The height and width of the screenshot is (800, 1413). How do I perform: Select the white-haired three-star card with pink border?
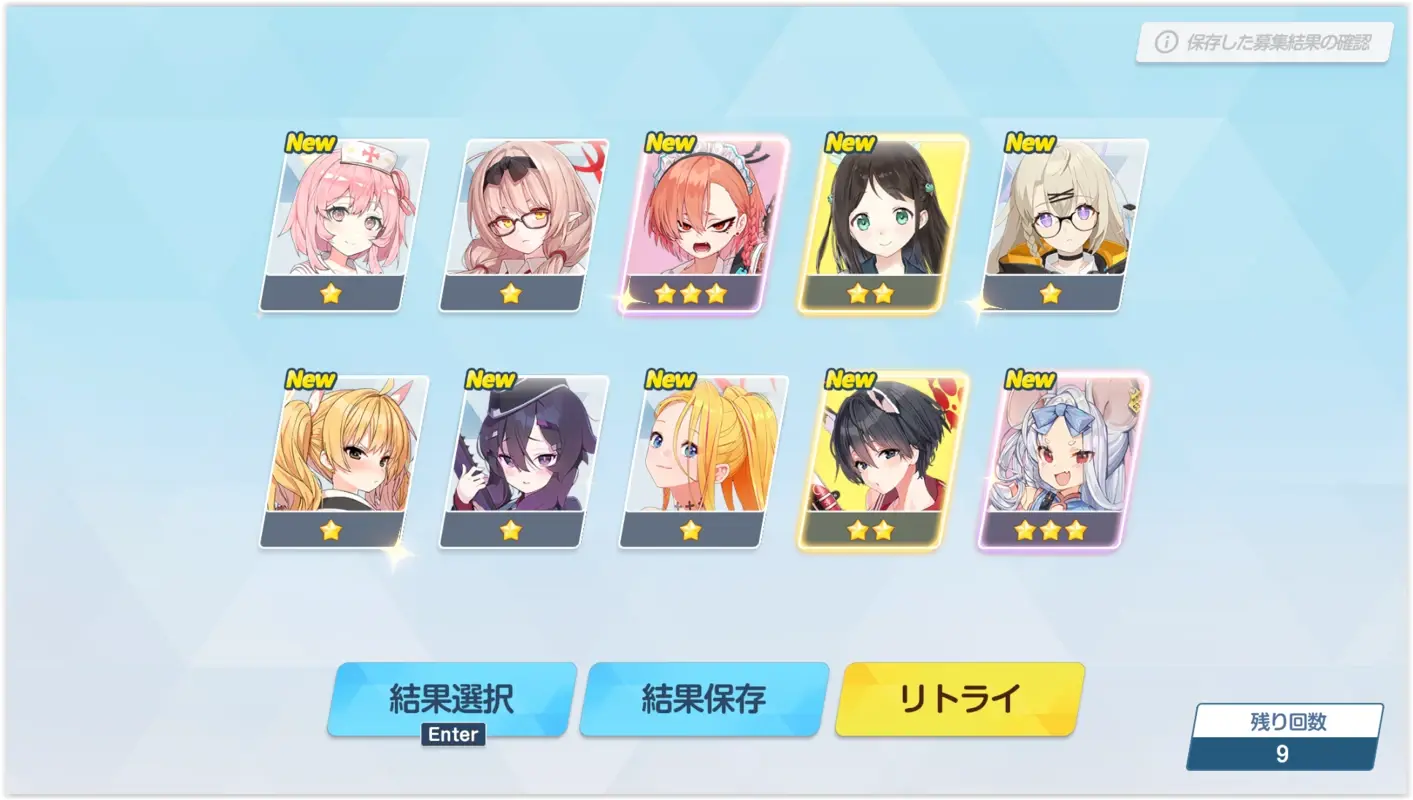coord(1051,458)
